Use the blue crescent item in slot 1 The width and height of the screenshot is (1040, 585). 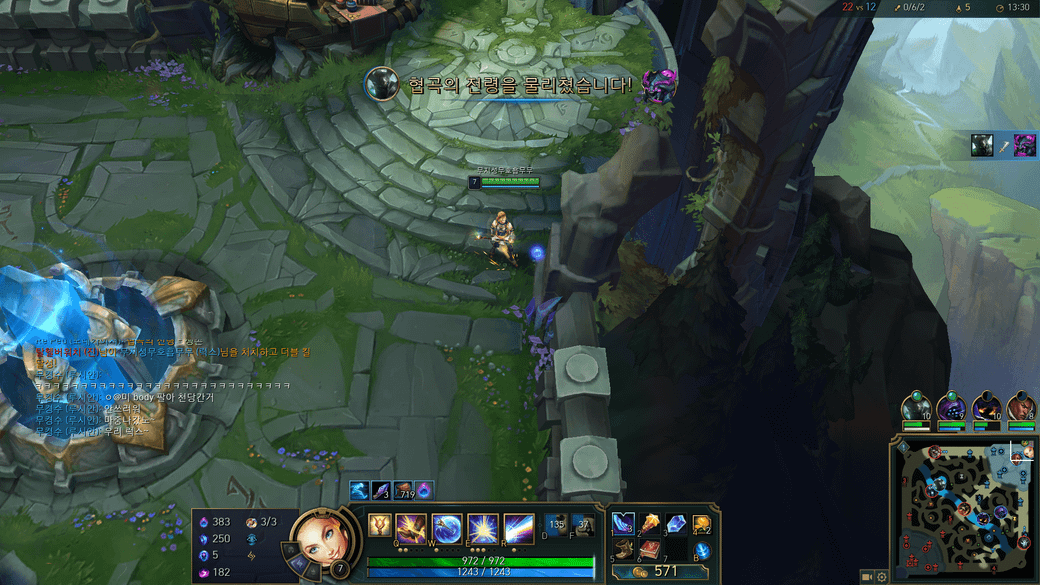tap(623, 523)
